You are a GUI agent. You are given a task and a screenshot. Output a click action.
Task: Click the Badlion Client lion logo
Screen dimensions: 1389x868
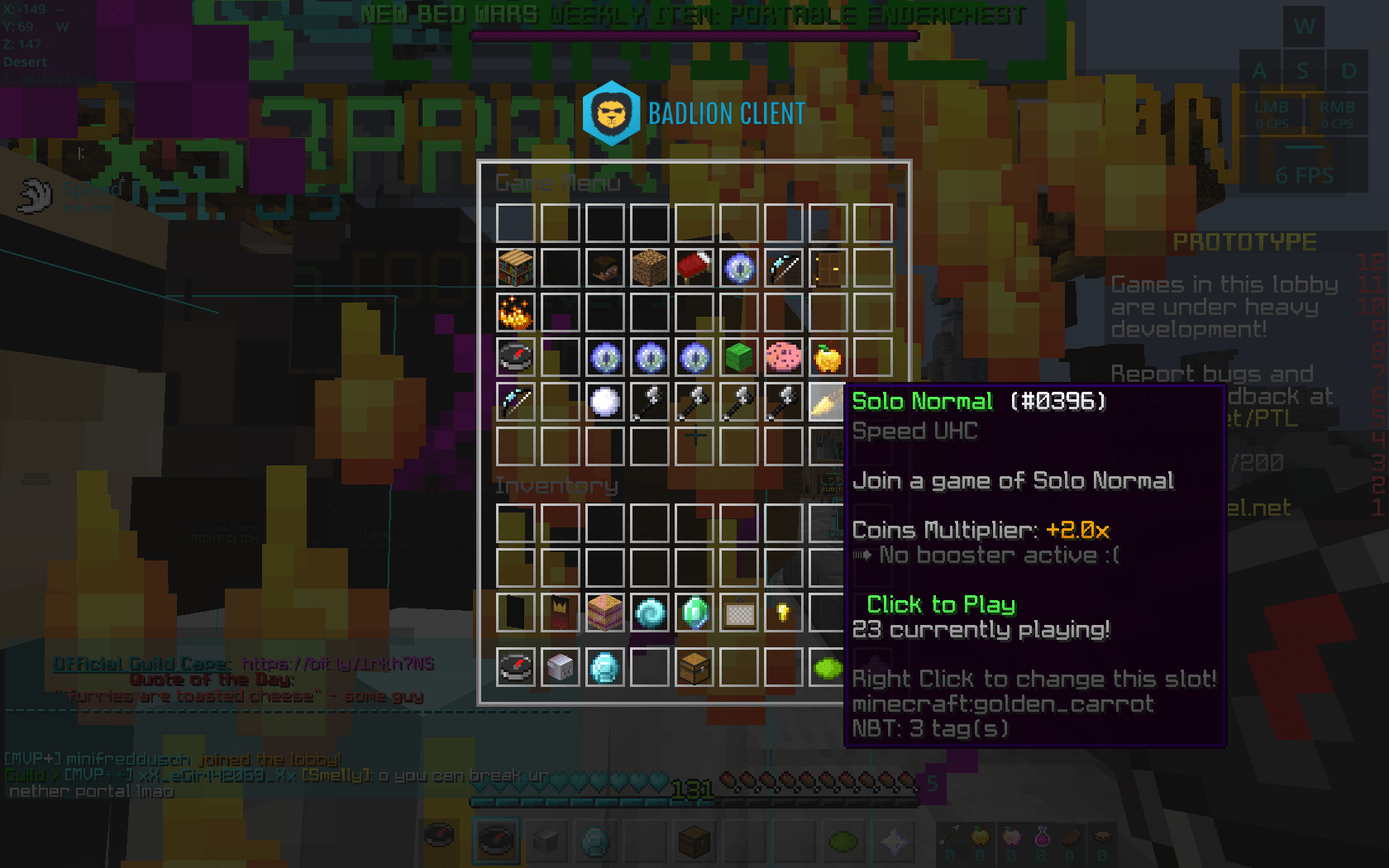[x=611, y=113]
